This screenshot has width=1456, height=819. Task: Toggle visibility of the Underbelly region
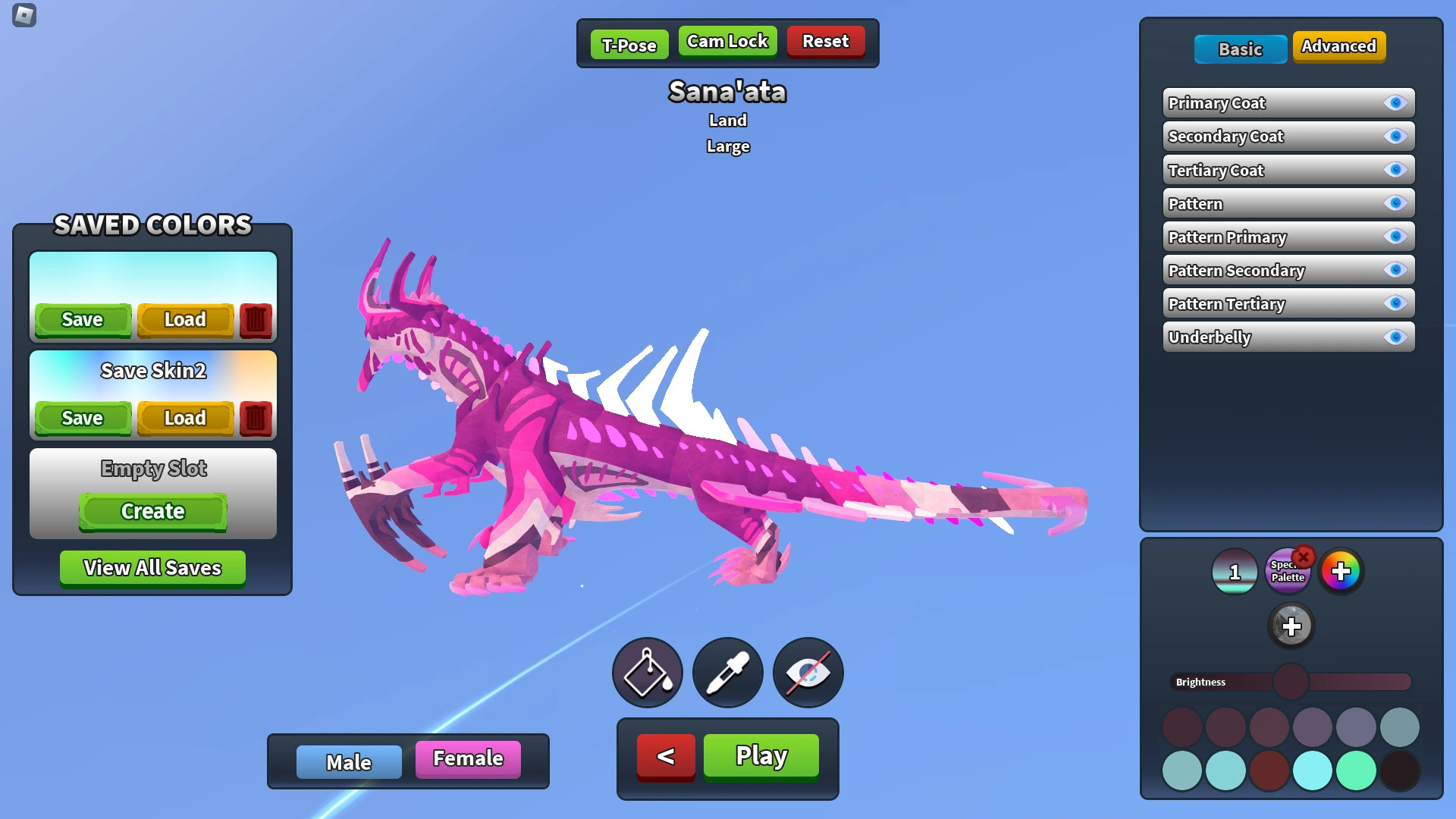tap(1396, 337)
